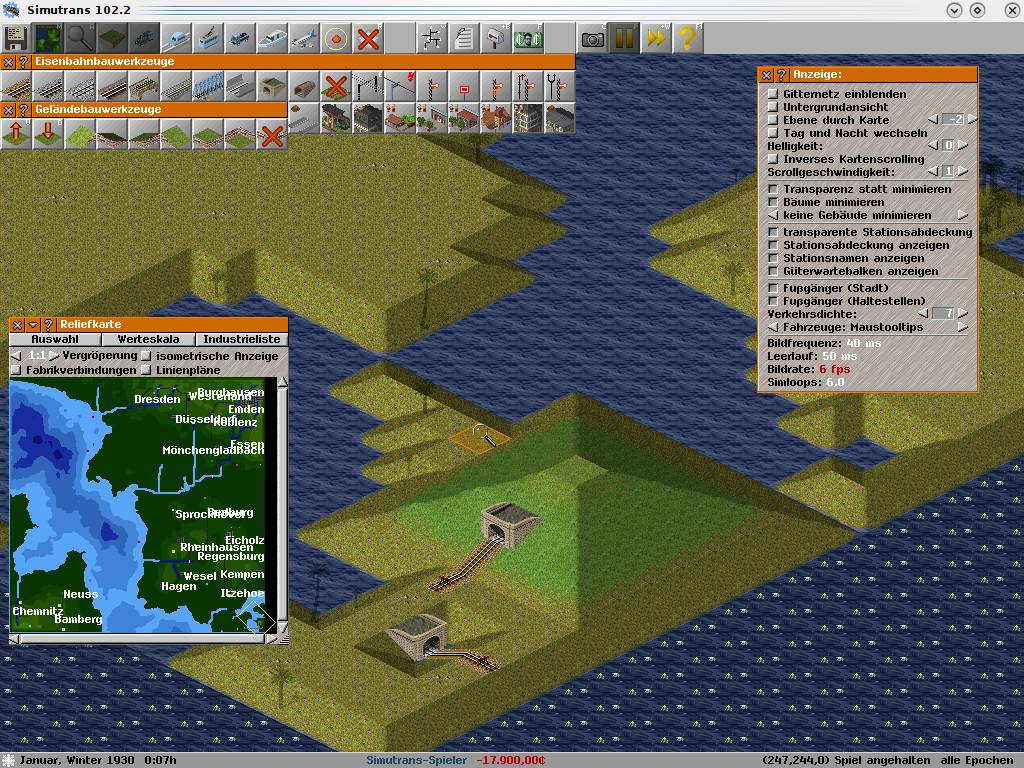Select the magnifying glass query tool
Screen dimensions: 1024x768
pyautogui.click(x=79, y=39)
